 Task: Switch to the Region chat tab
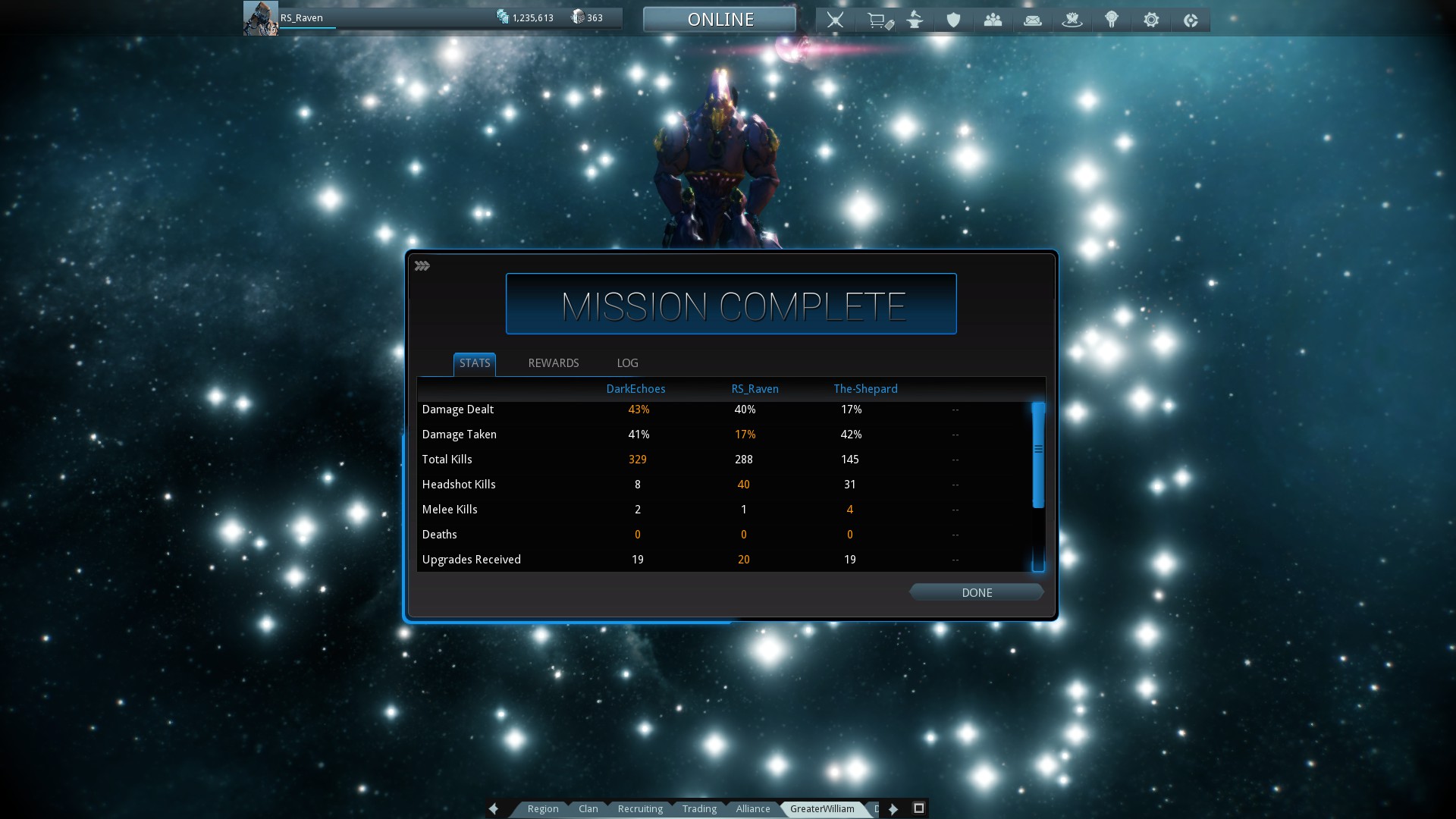point(543,808)
